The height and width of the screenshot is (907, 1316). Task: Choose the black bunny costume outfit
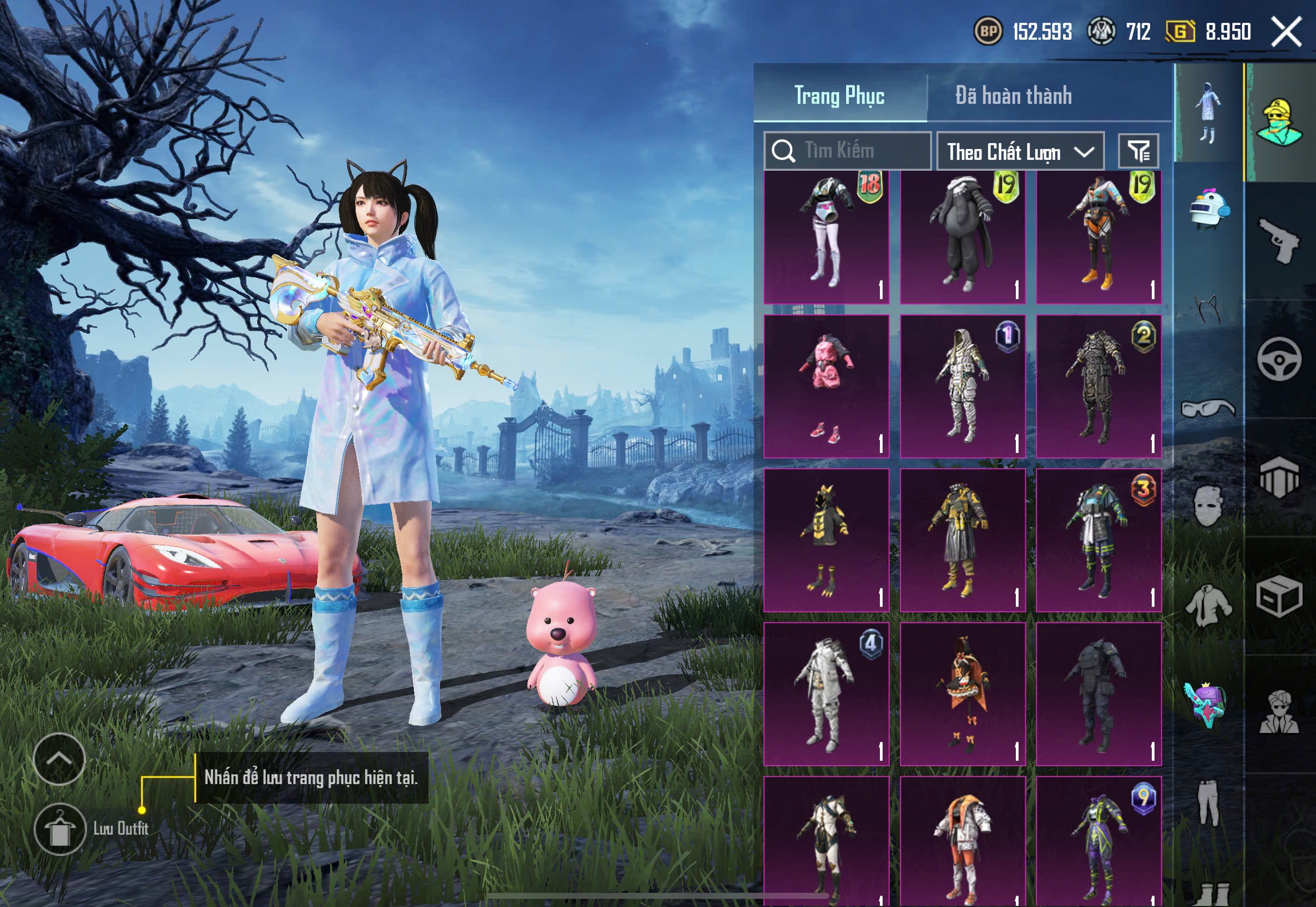[963, 238]
